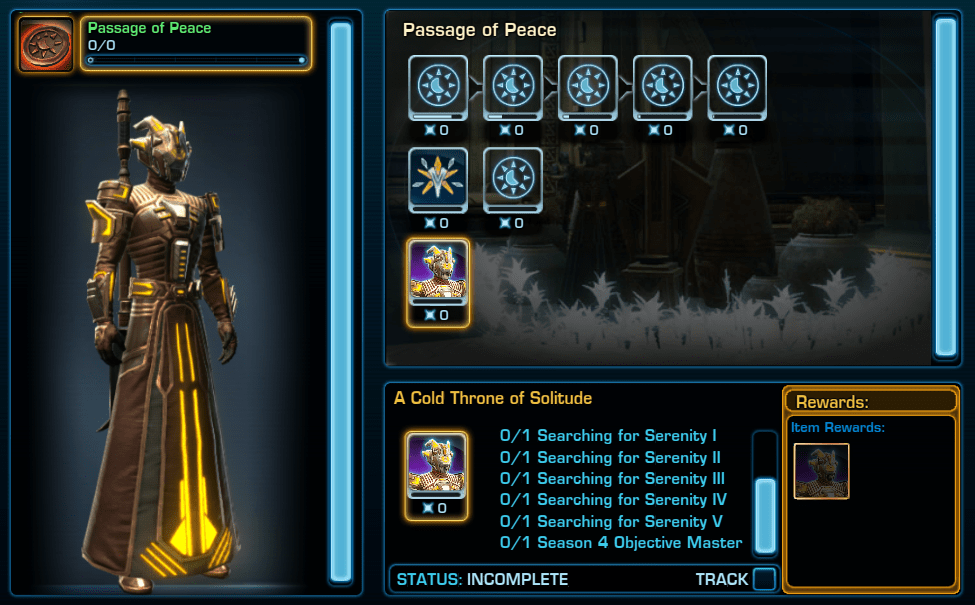Select the Season 4 Objective Master objective
The height and width of the screenshot is (605, 975).
(x=621, y=543)
